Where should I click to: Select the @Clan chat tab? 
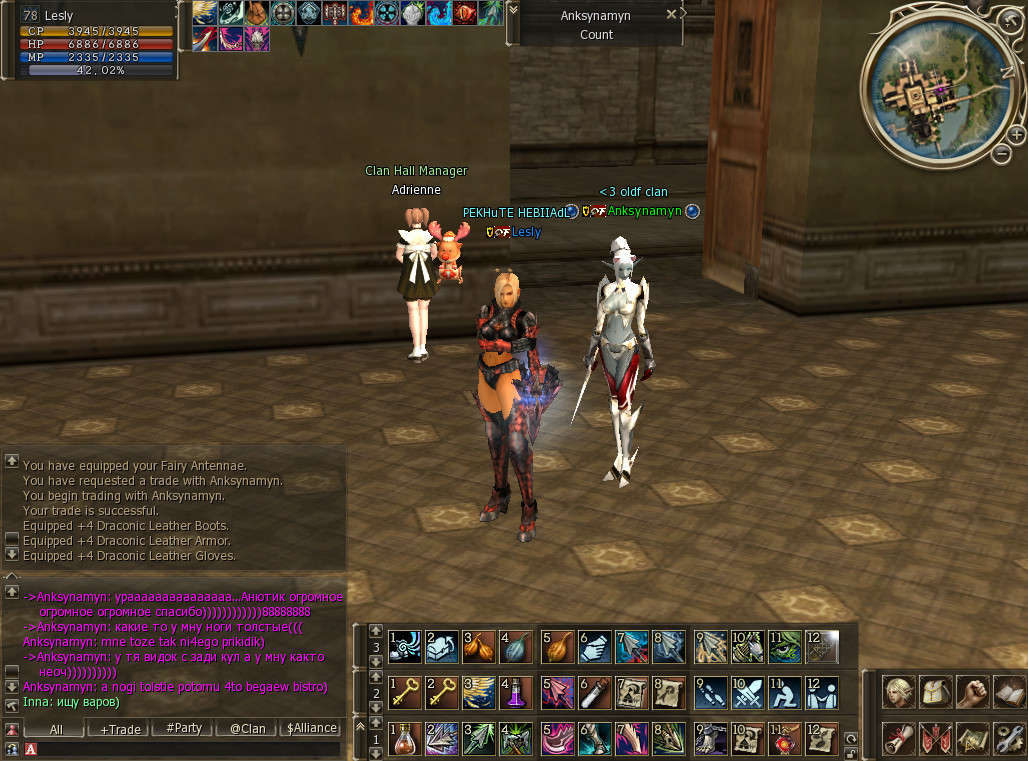[x=247, y=729]
